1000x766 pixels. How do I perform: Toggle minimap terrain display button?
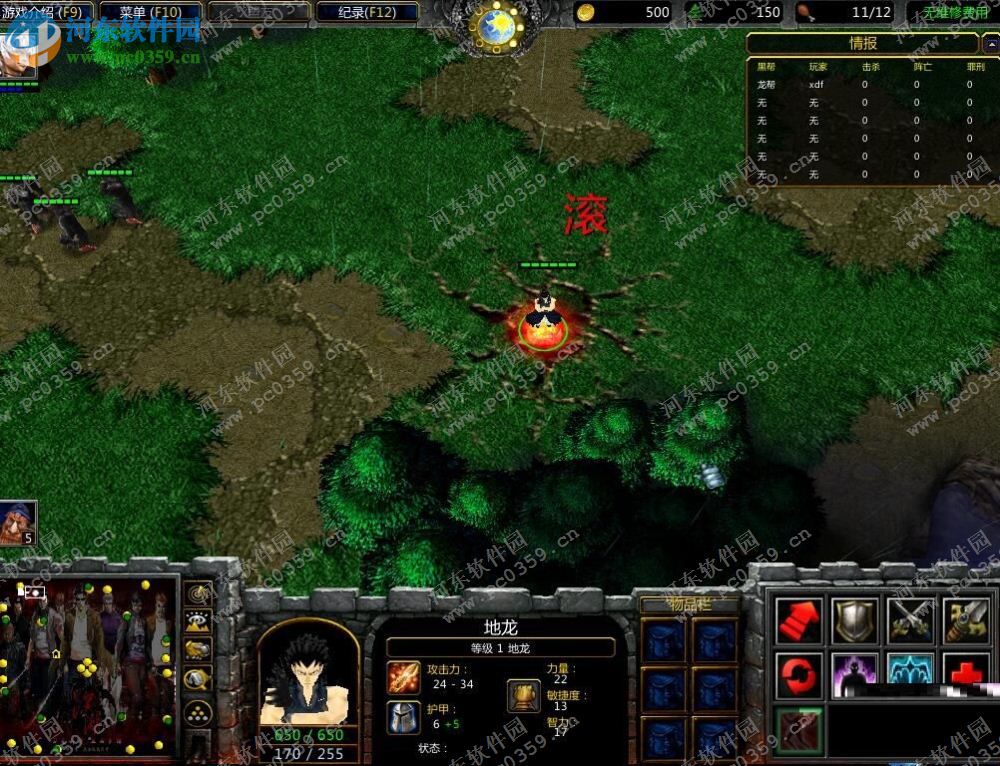click(198, 622)
